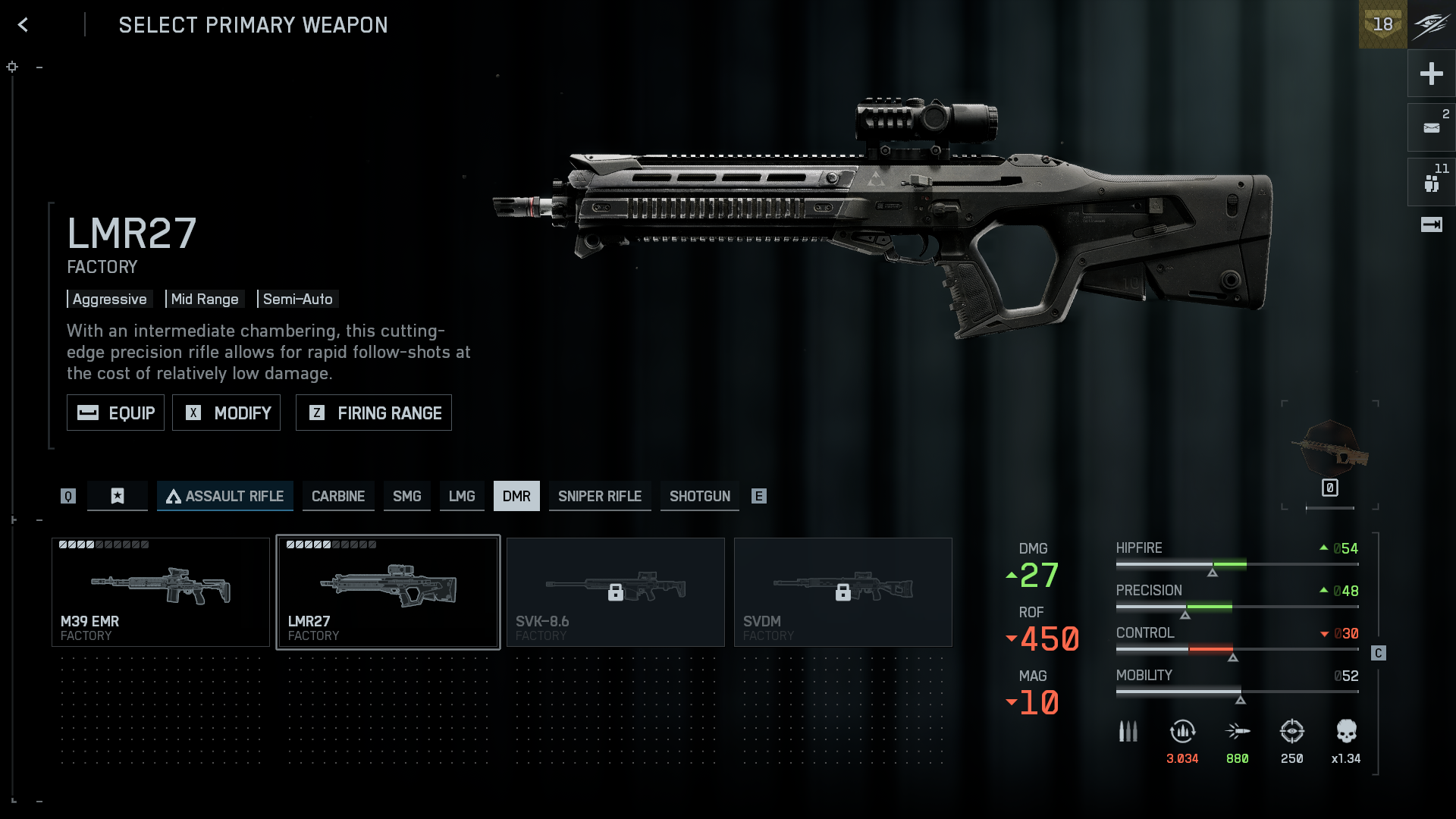Switch to the Assault Rifle category
The image size is (1456, 819).
pyautogui.click(x=225, y=496)
